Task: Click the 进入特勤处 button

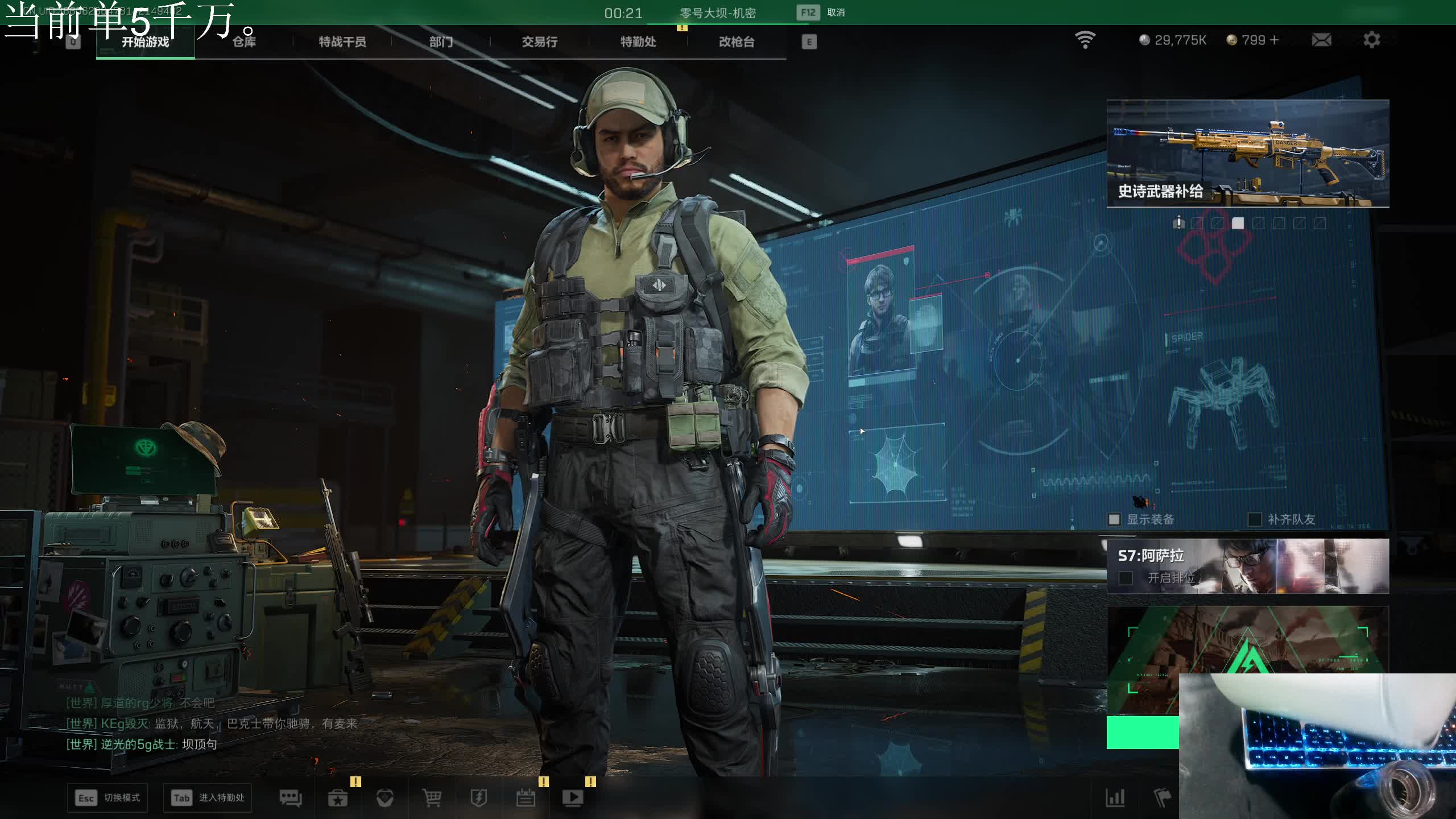Action: pyautogui.click(x=208, y=798)
